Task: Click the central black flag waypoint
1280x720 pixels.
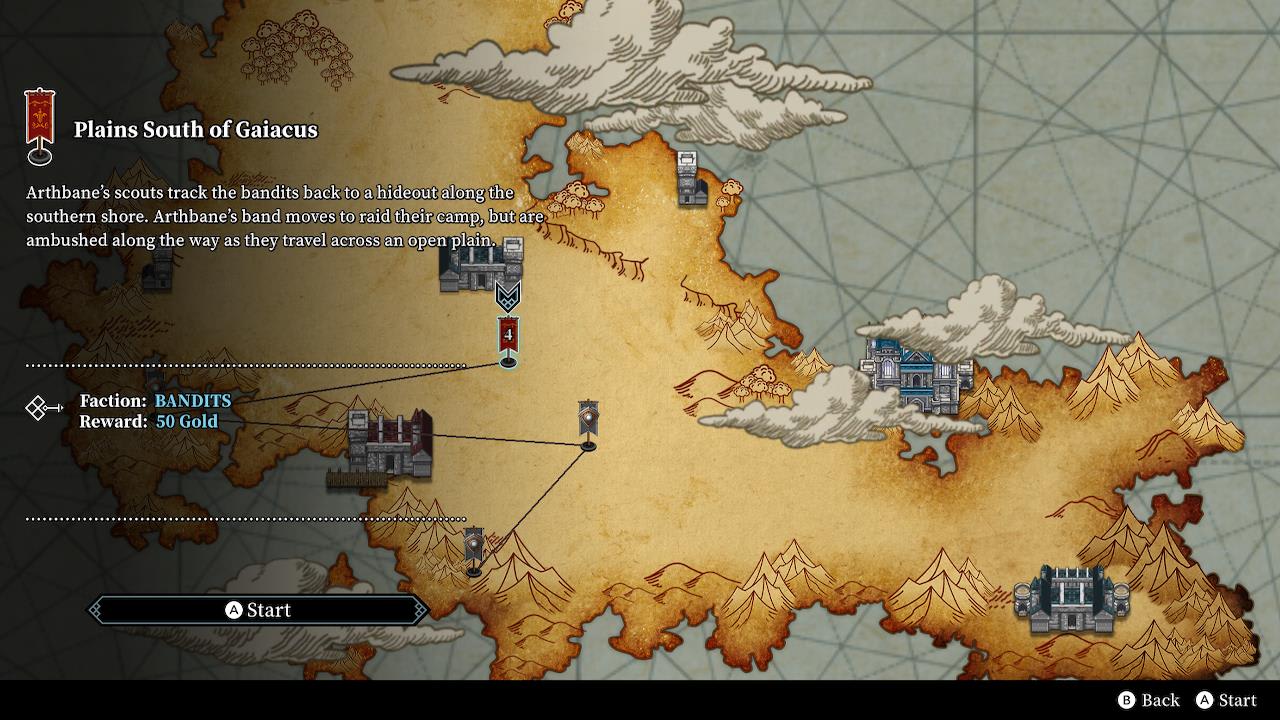Action: tap(587, 420)
